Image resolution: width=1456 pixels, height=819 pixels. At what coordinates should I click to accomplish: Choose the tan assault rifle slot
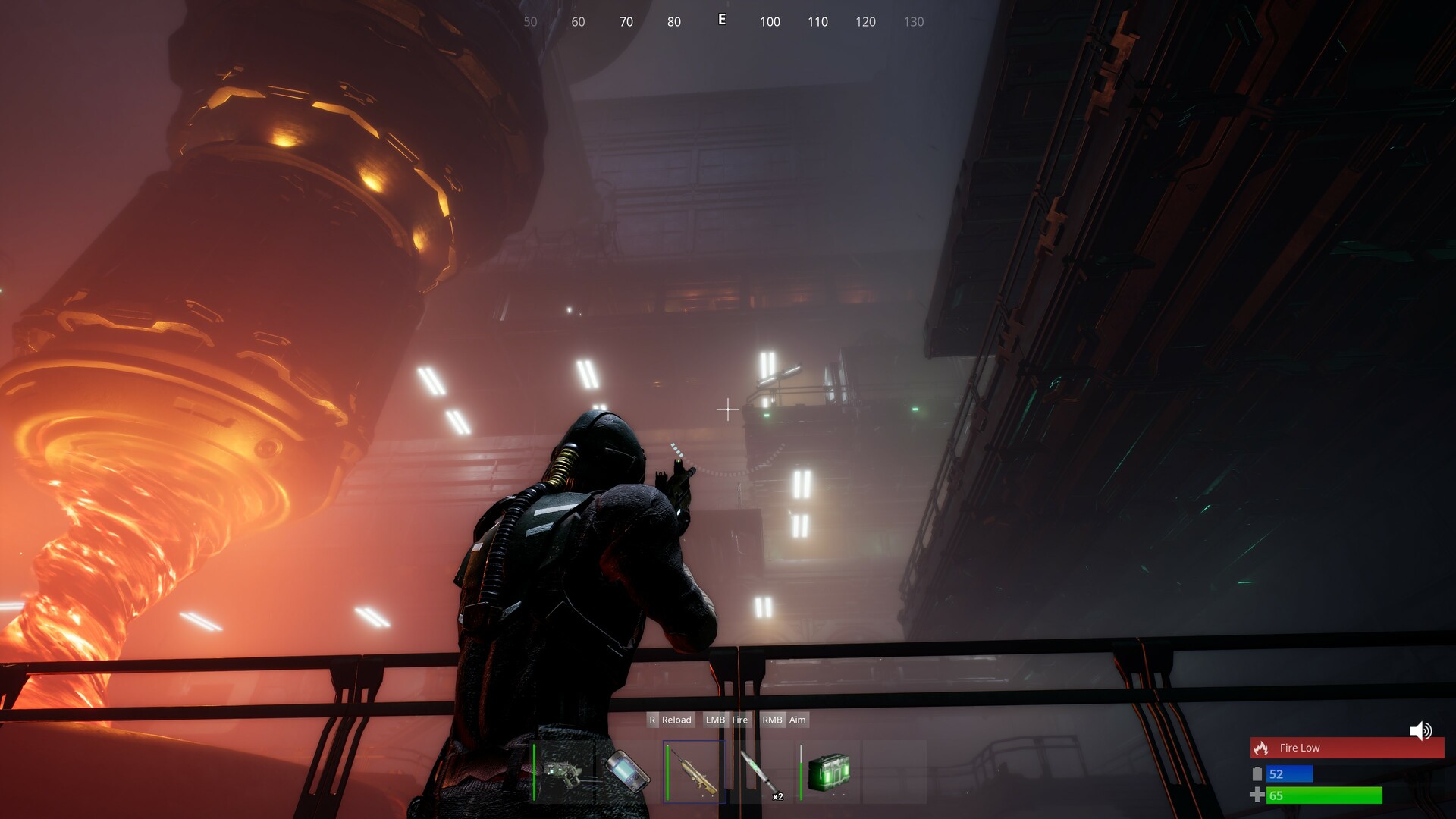tap(695, 773)
